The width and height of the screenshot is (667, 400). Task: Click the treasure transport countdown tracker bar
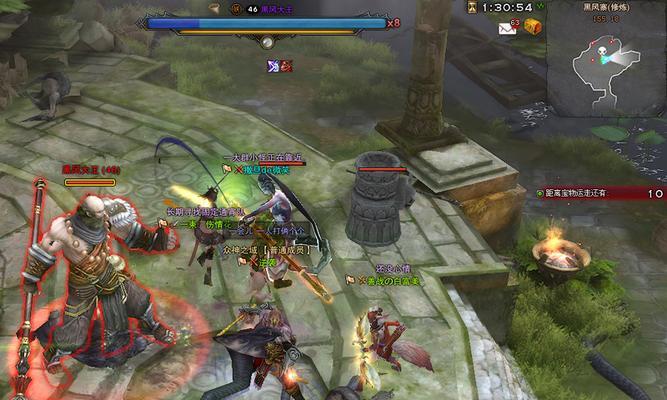click(x=600, y=193)
